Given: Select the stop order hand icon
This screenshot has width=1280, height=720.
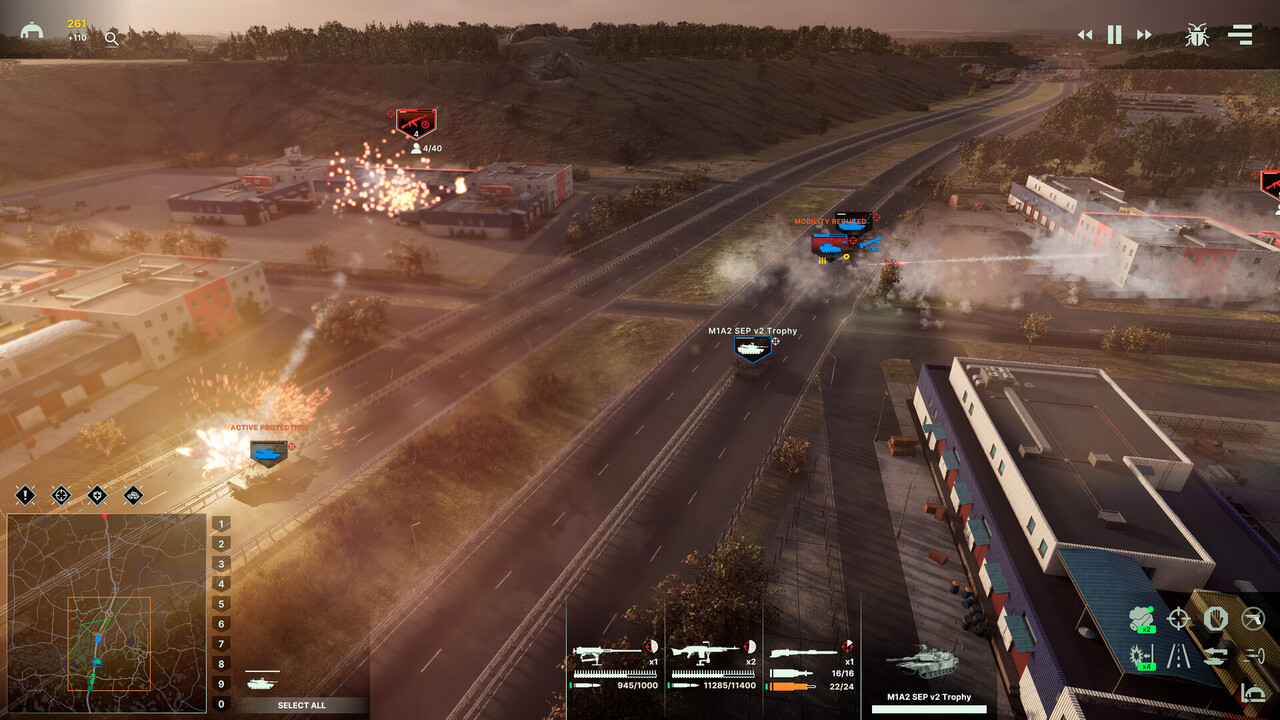Looking at the screenshot, I should pyautogui.click(x=1215, y=619).
